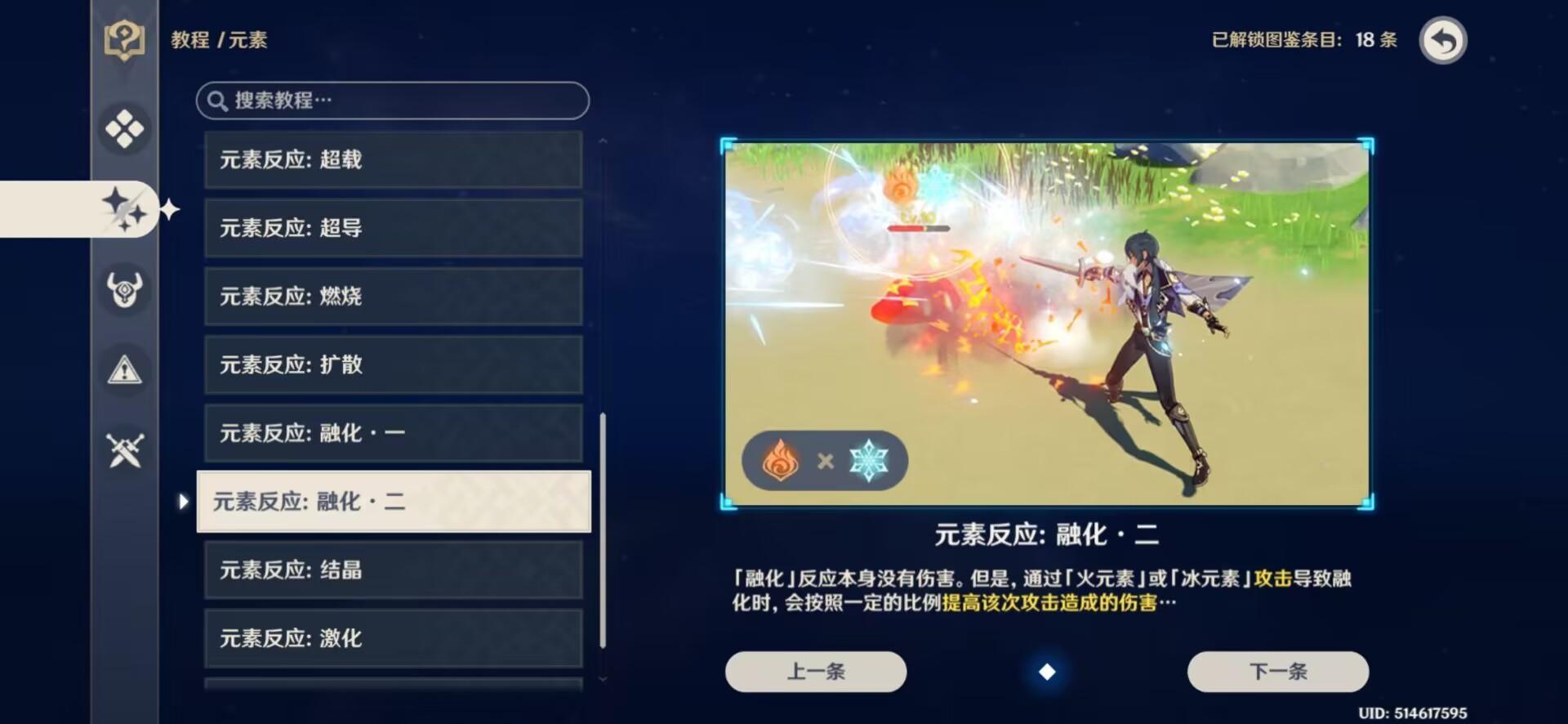
Task: Click the diamond page indicator below the thumbnail
Action: coord(1048,671)
